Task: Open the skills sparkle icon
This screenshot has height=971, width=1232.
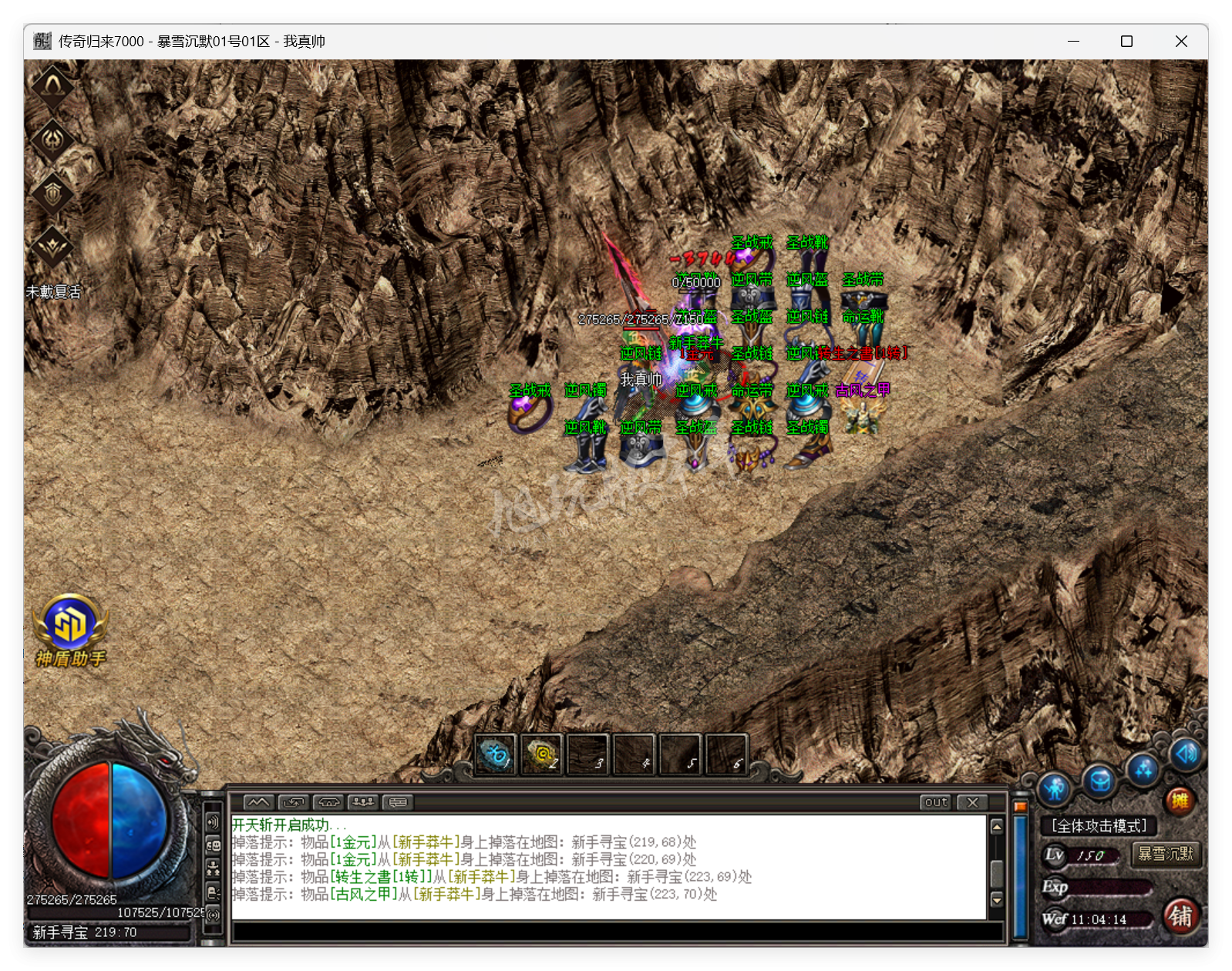Action: [x=1143, y=771]
